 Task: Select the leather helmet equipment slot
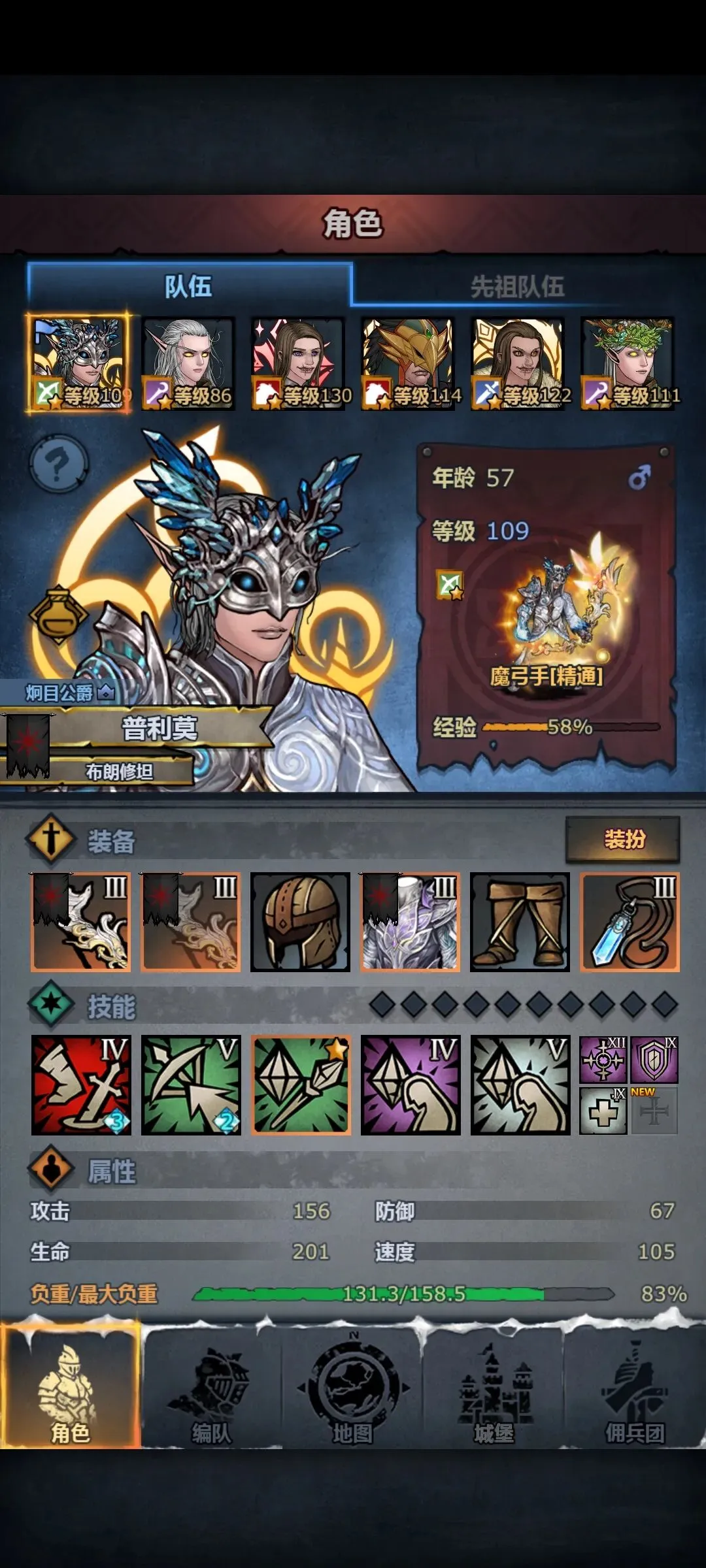point(300,922)
